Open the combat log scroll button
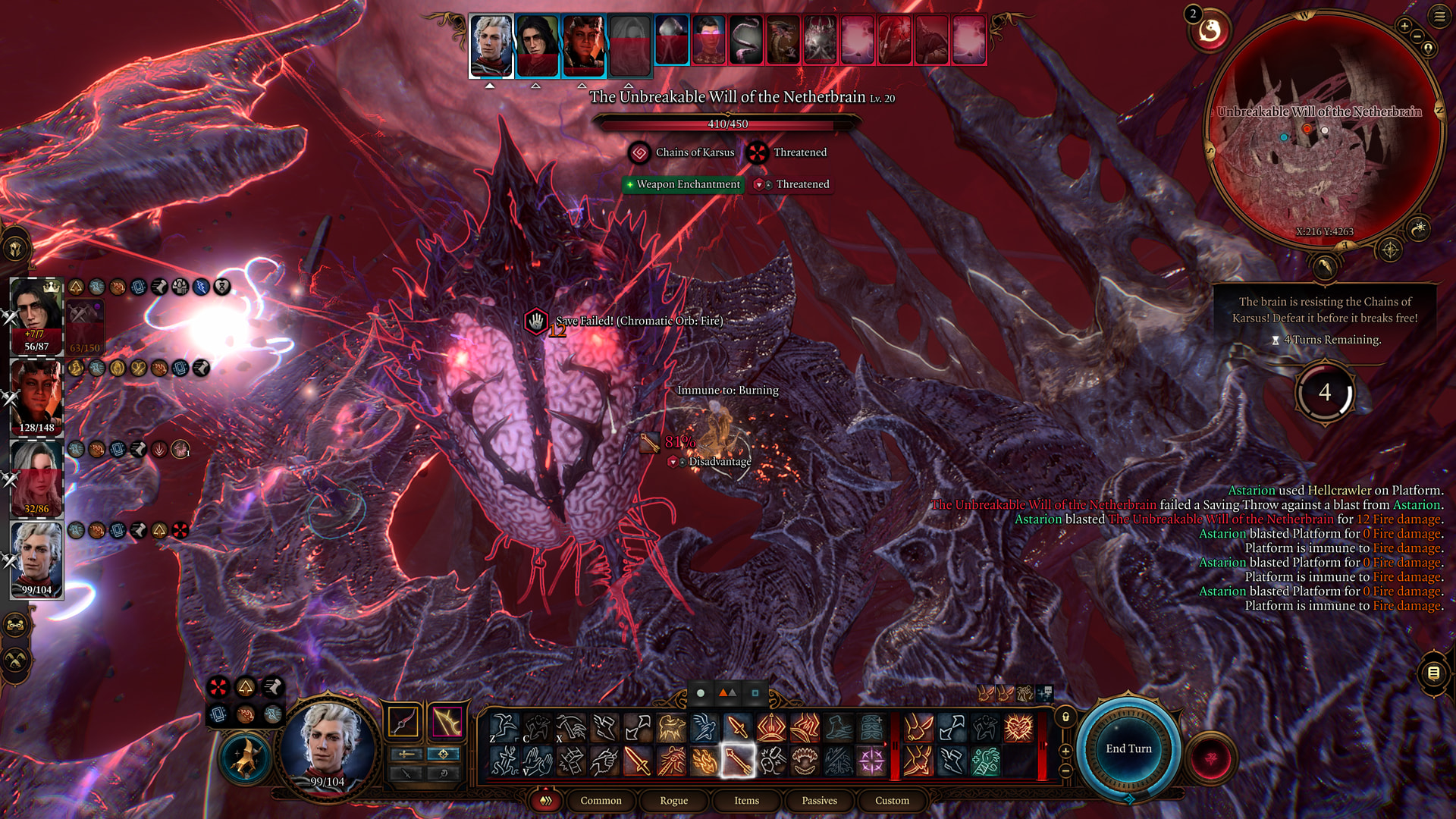1456x819 pixels. pyautogui.click(x=1433, y=673)
